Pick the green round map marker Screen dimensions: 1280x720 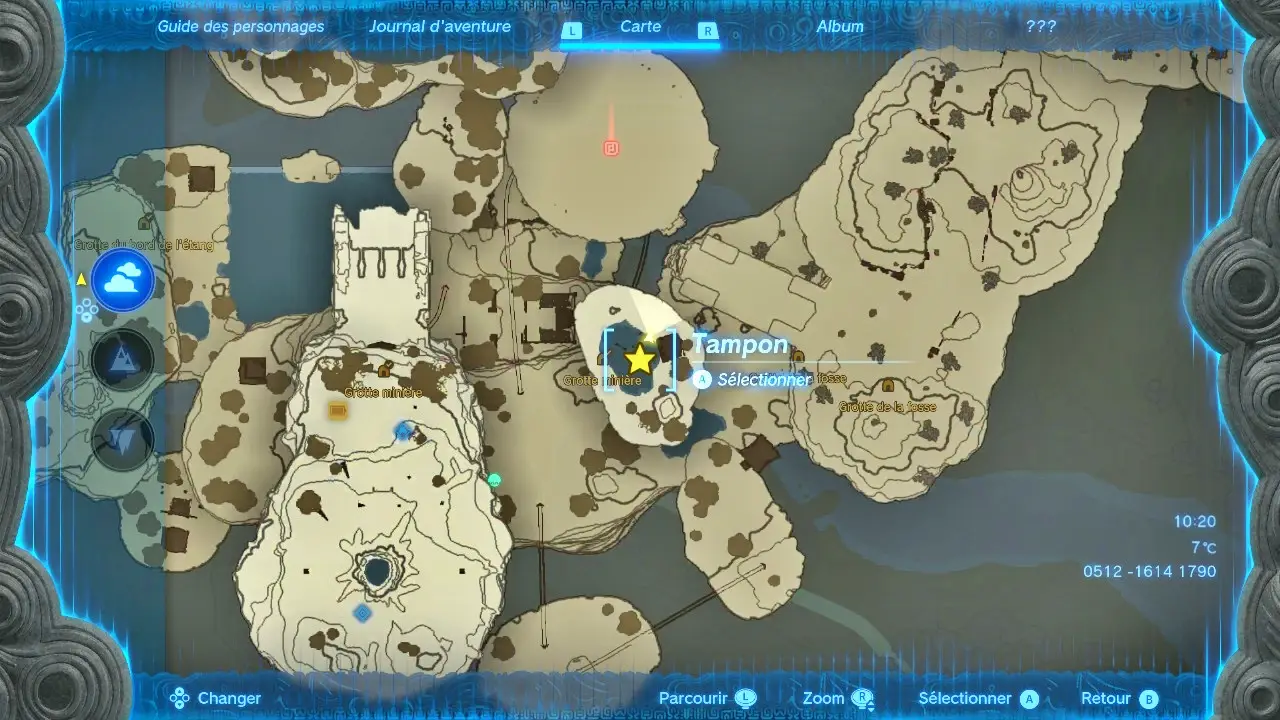[x=494, y=480]
